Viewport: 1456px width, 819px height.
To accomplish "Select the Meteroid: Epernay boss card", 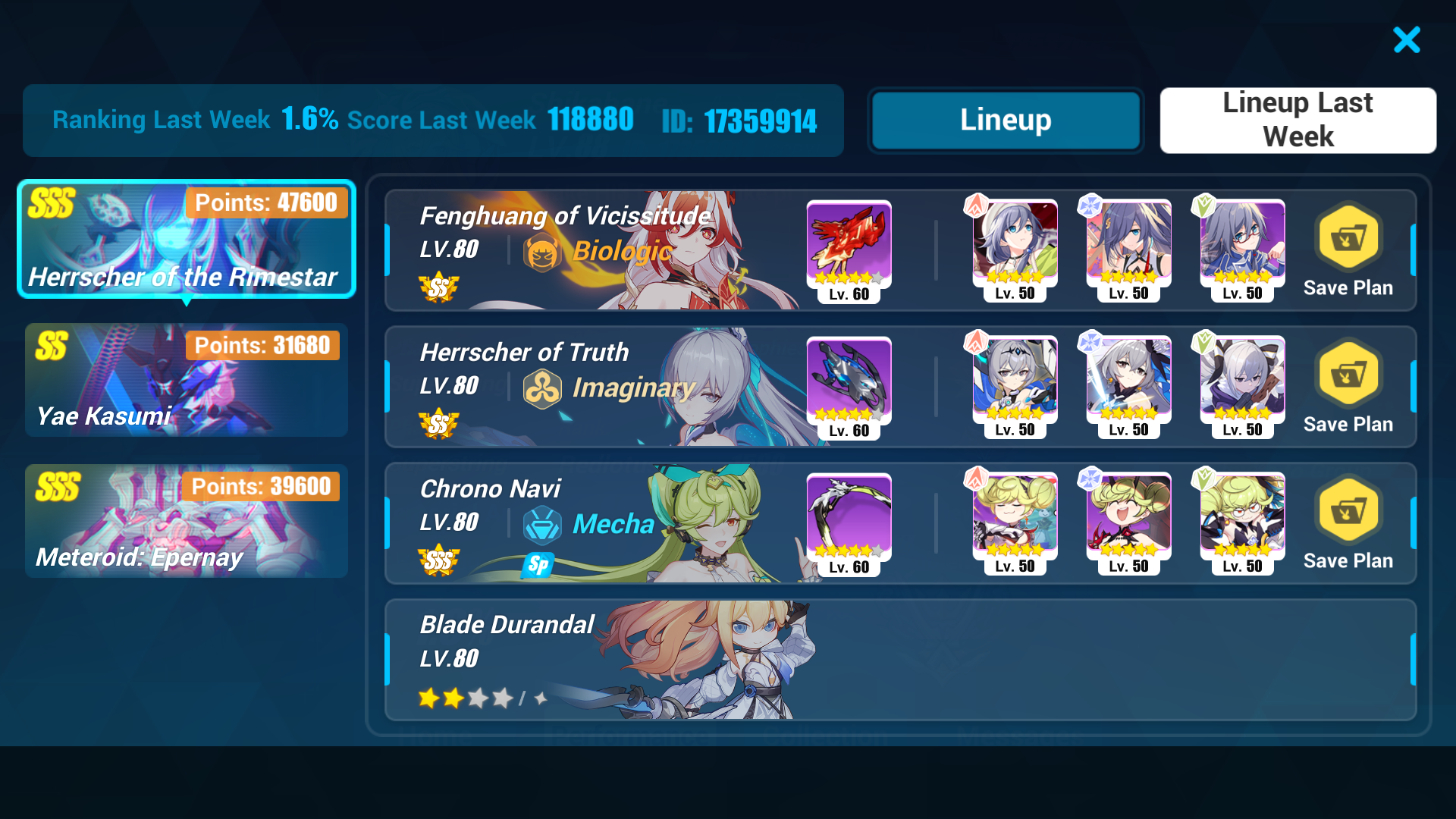I will pyautogui.click(x=187, y=521).
